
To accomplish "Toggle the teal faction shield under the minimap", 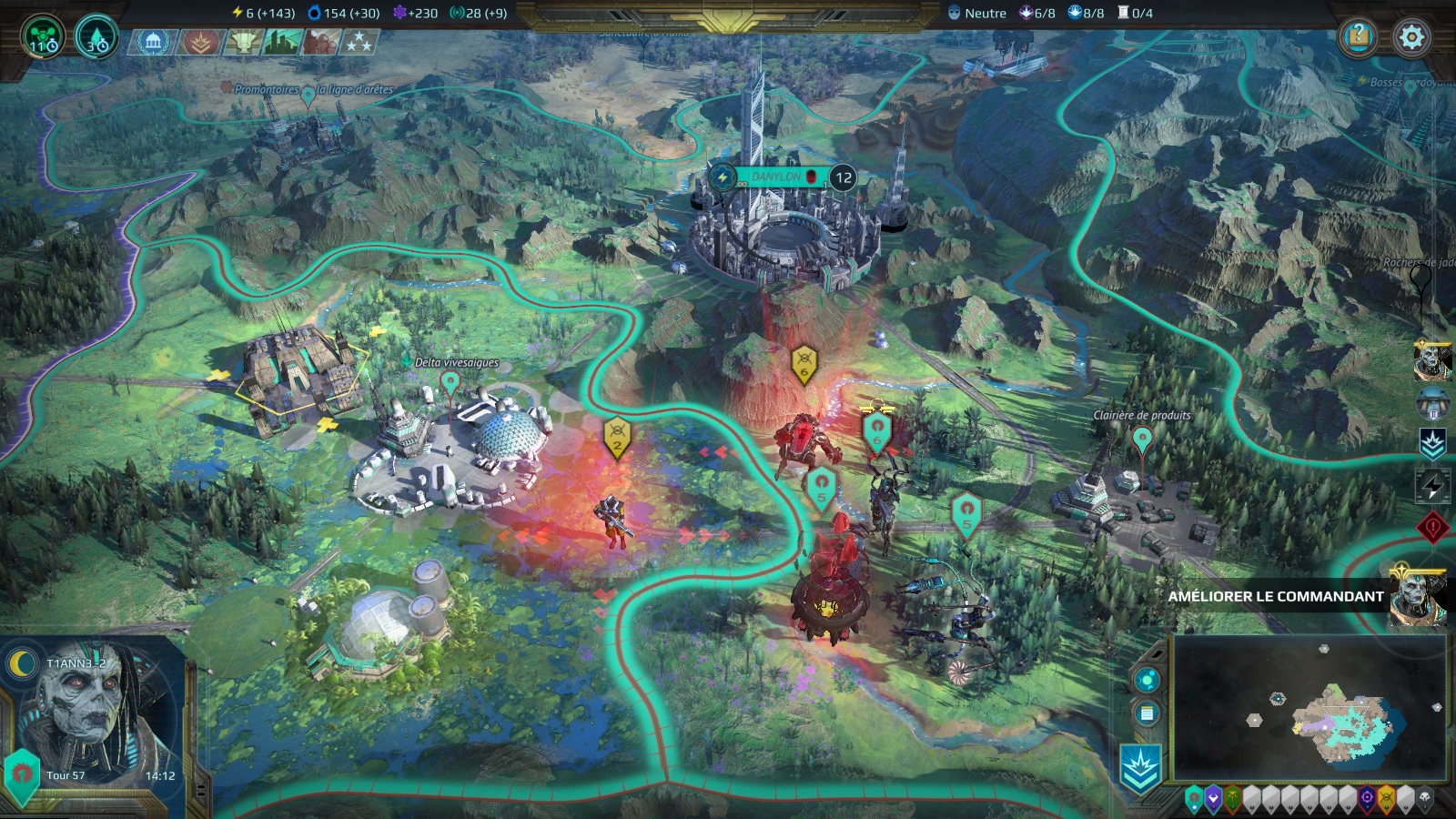I will pyautogui.click(x=1194, y=799).
